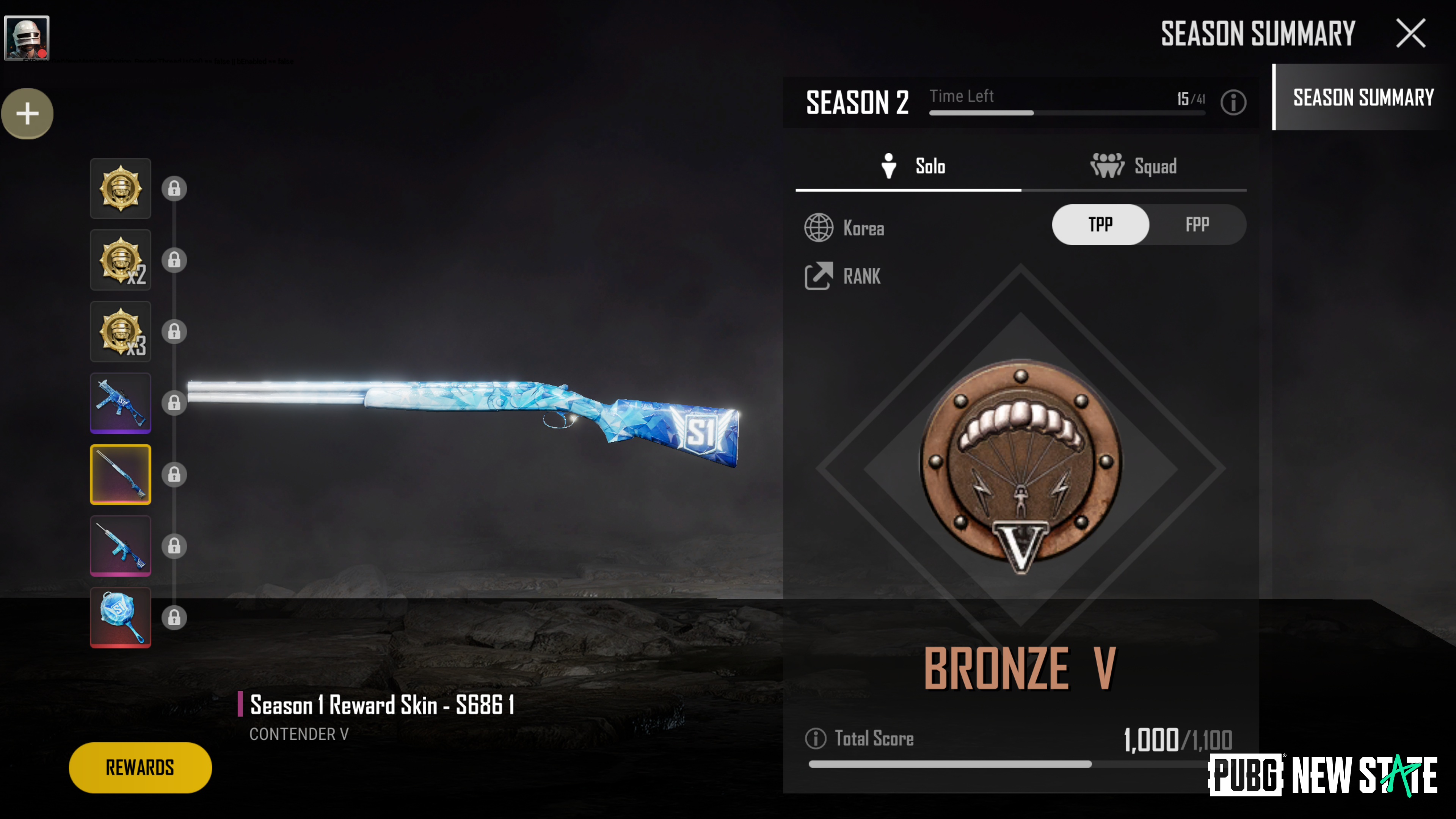The image size is (1456, 819).
Task: Select the gold medal x3 reward
Action: [121, 331]
